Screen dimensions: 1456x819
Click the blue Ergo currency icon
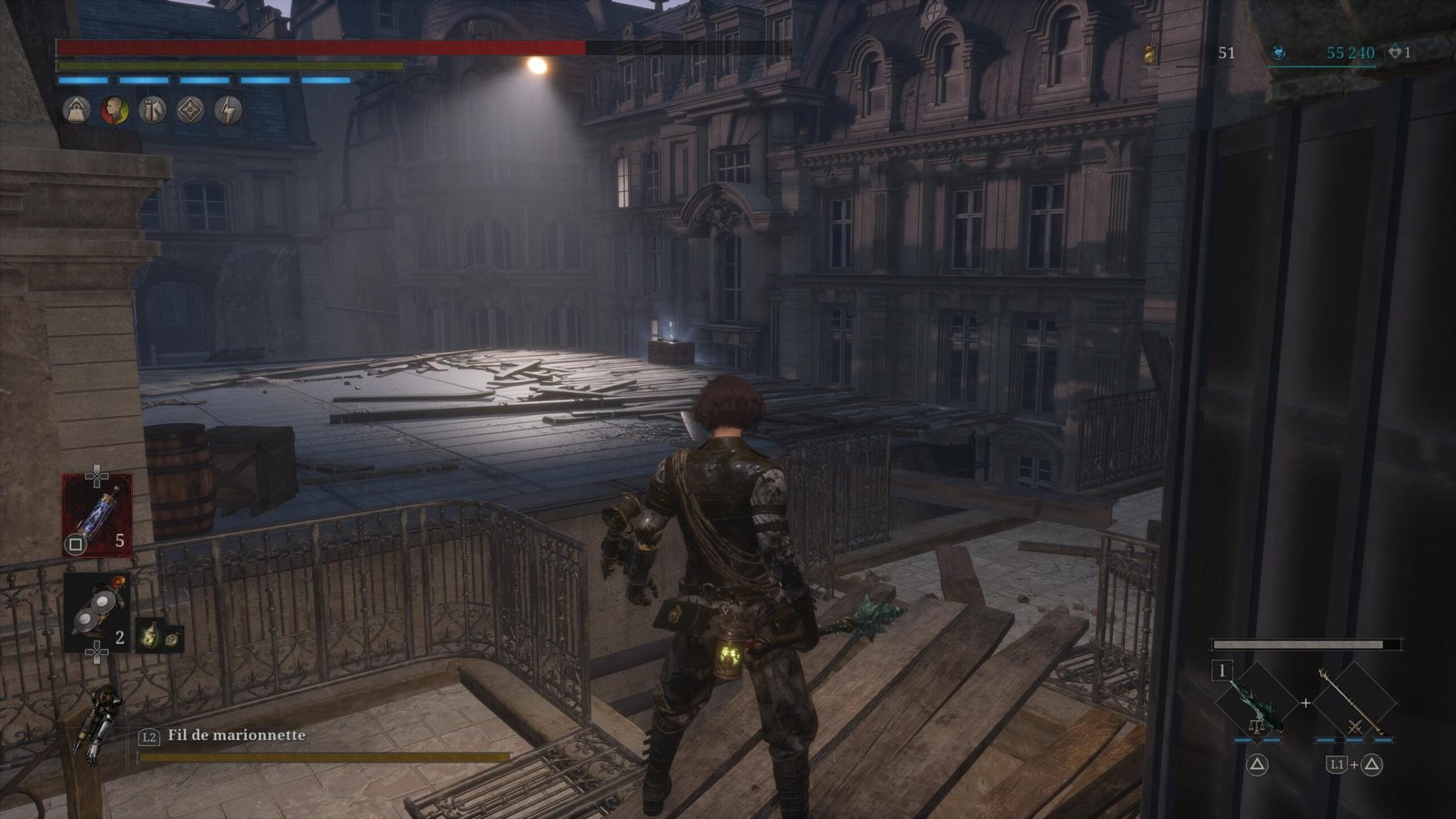click(1279, 54)
